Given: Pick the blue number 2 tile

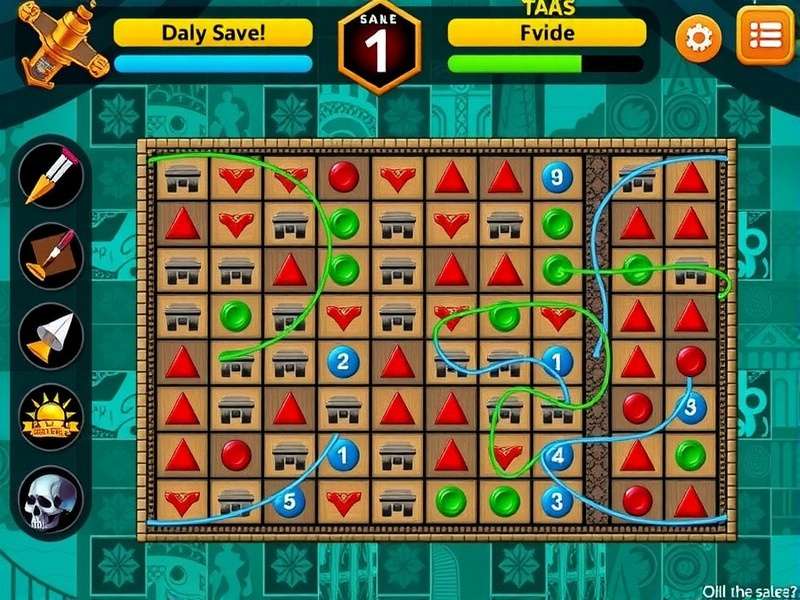Looking at the screenshot, I should tap(343, 362).
